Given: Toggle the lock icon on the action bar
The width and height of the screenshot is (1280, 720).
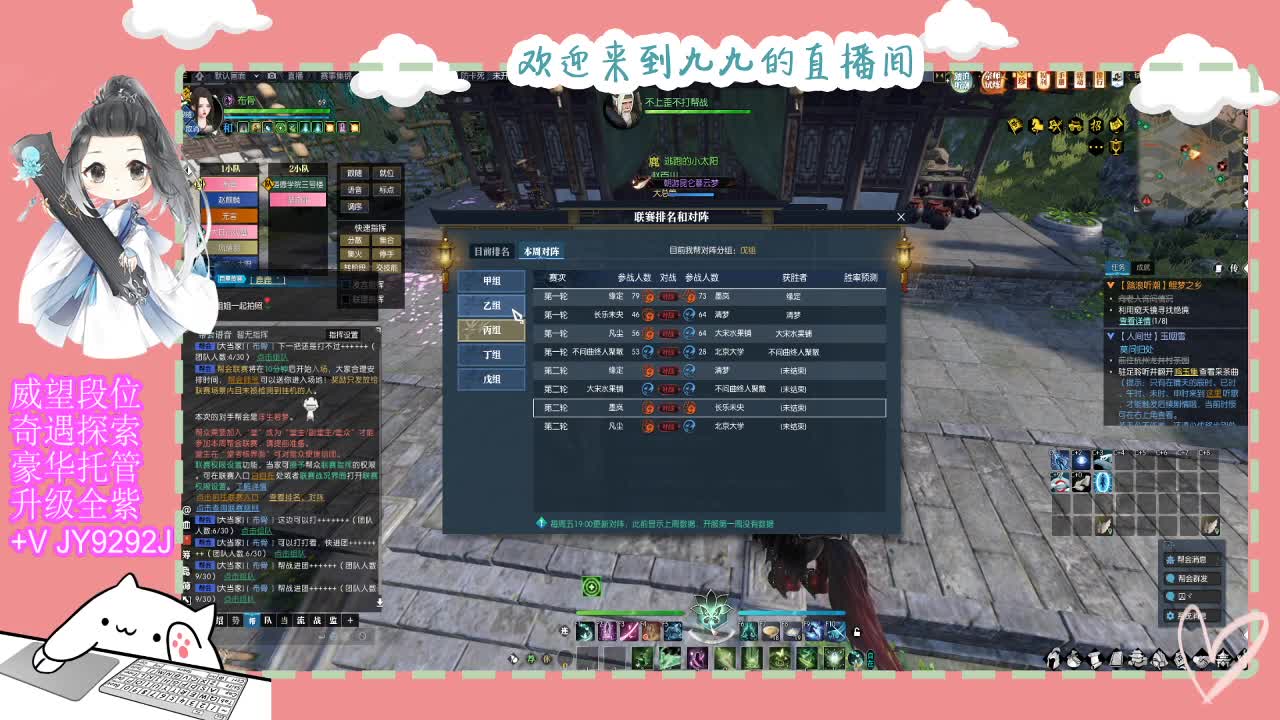Looking at the screenshot, I should (858, 632).
